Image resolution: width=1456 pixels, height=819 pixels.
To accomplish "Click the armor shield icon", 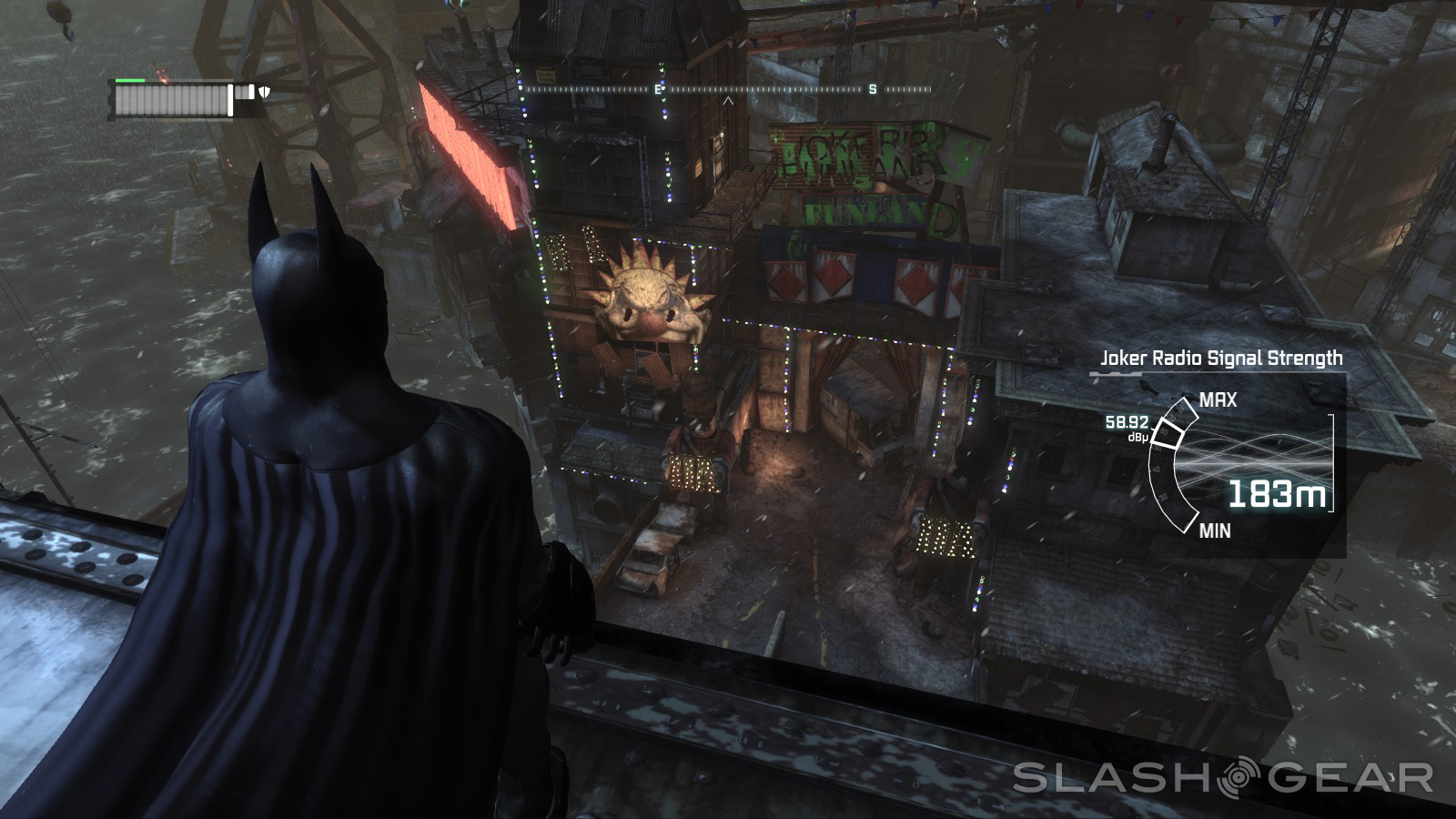I will click(265, 92).
